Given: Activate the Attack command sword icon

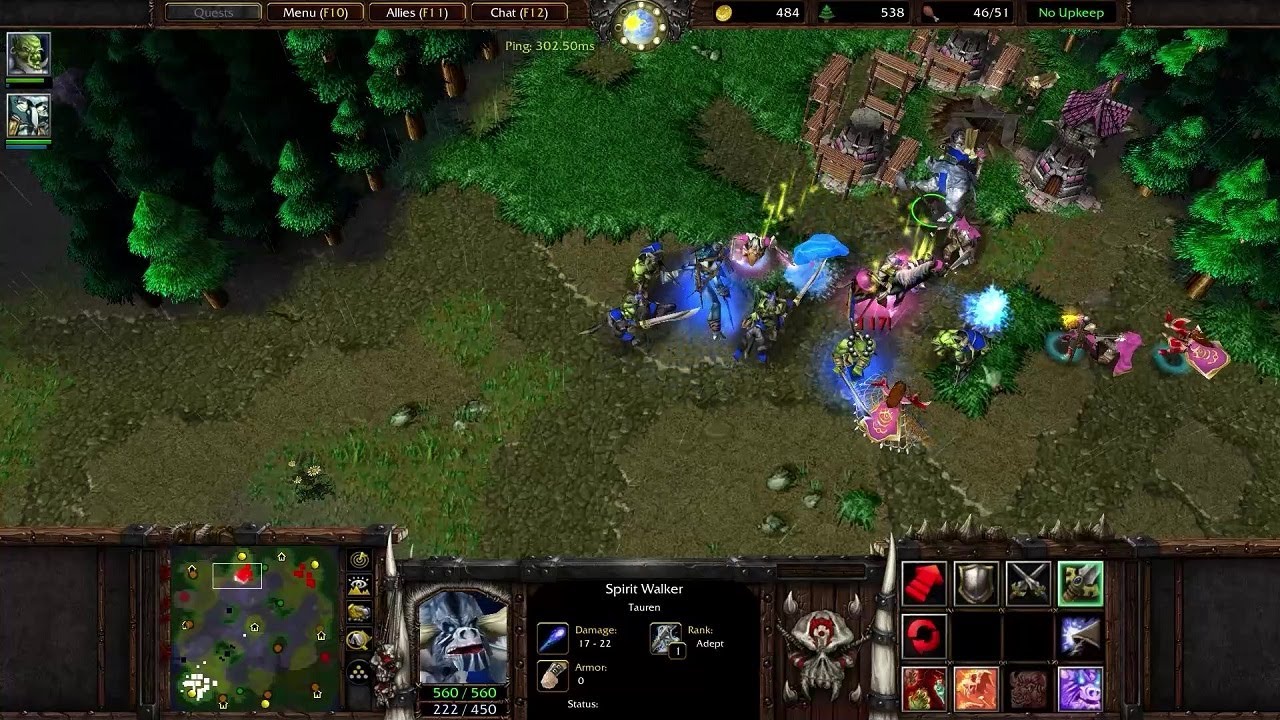Looking at the screenshot, I should coord(1080,584).
